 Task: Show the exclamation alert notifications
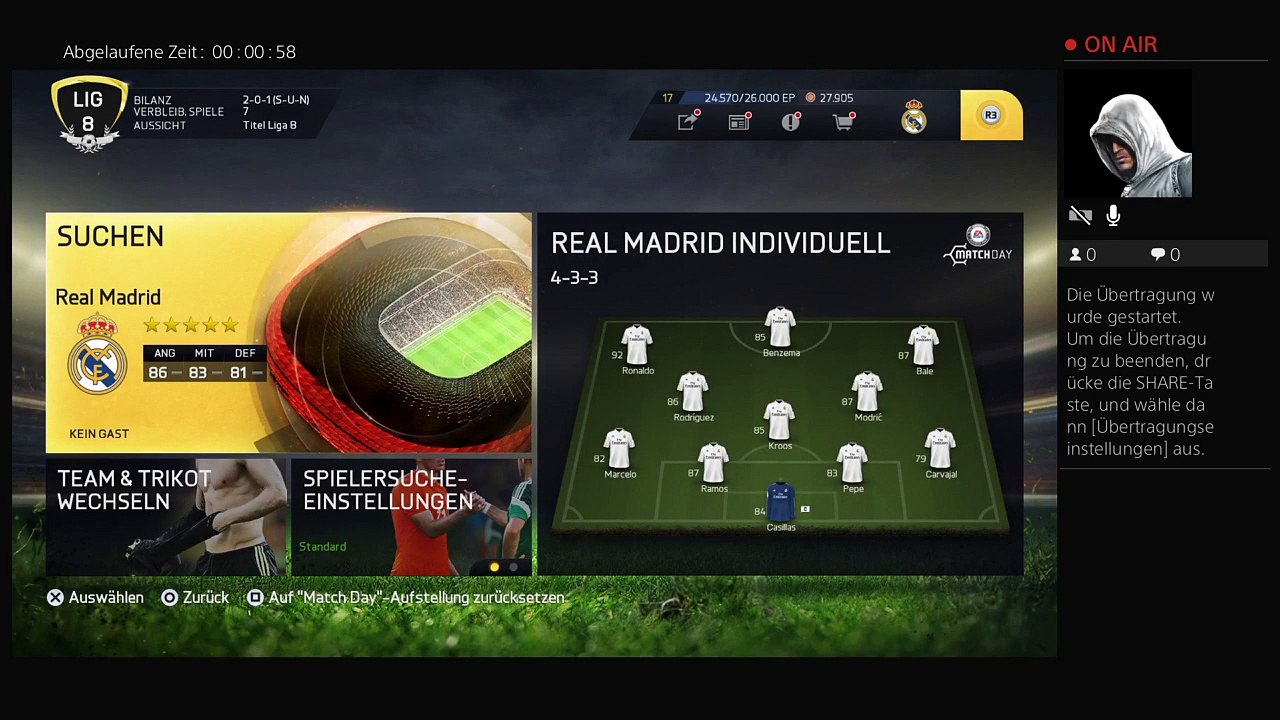pyautogui.click(x=791, y=121)
